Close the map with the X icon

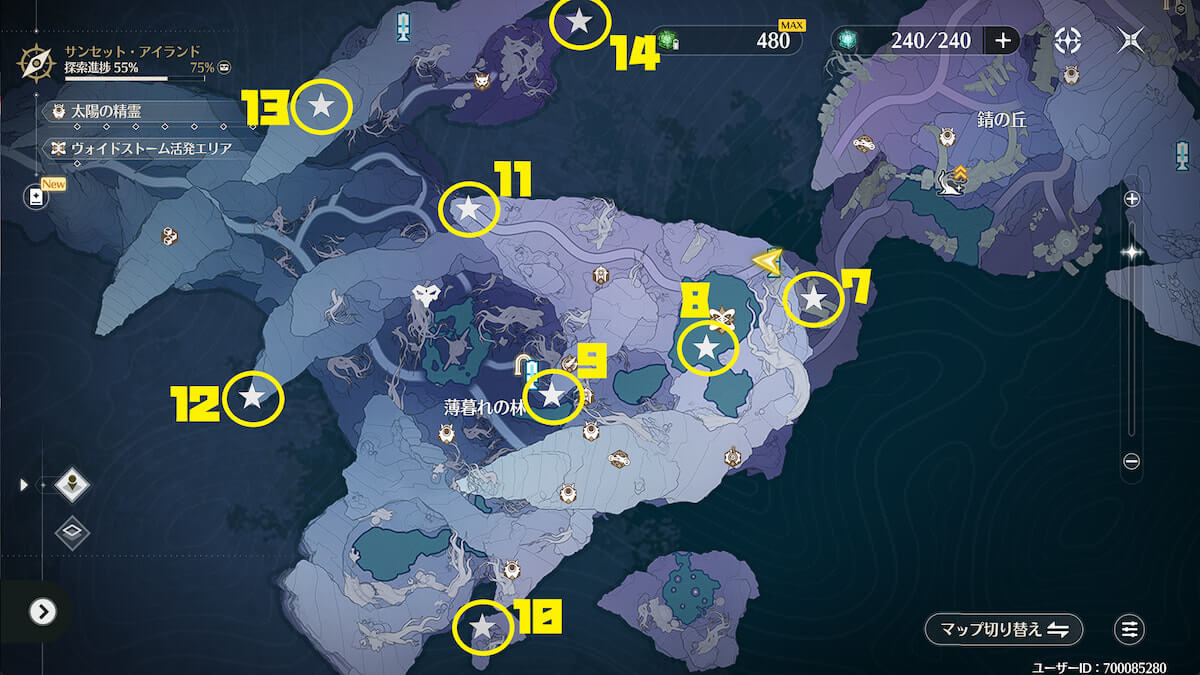click(x=1132, y=40)
